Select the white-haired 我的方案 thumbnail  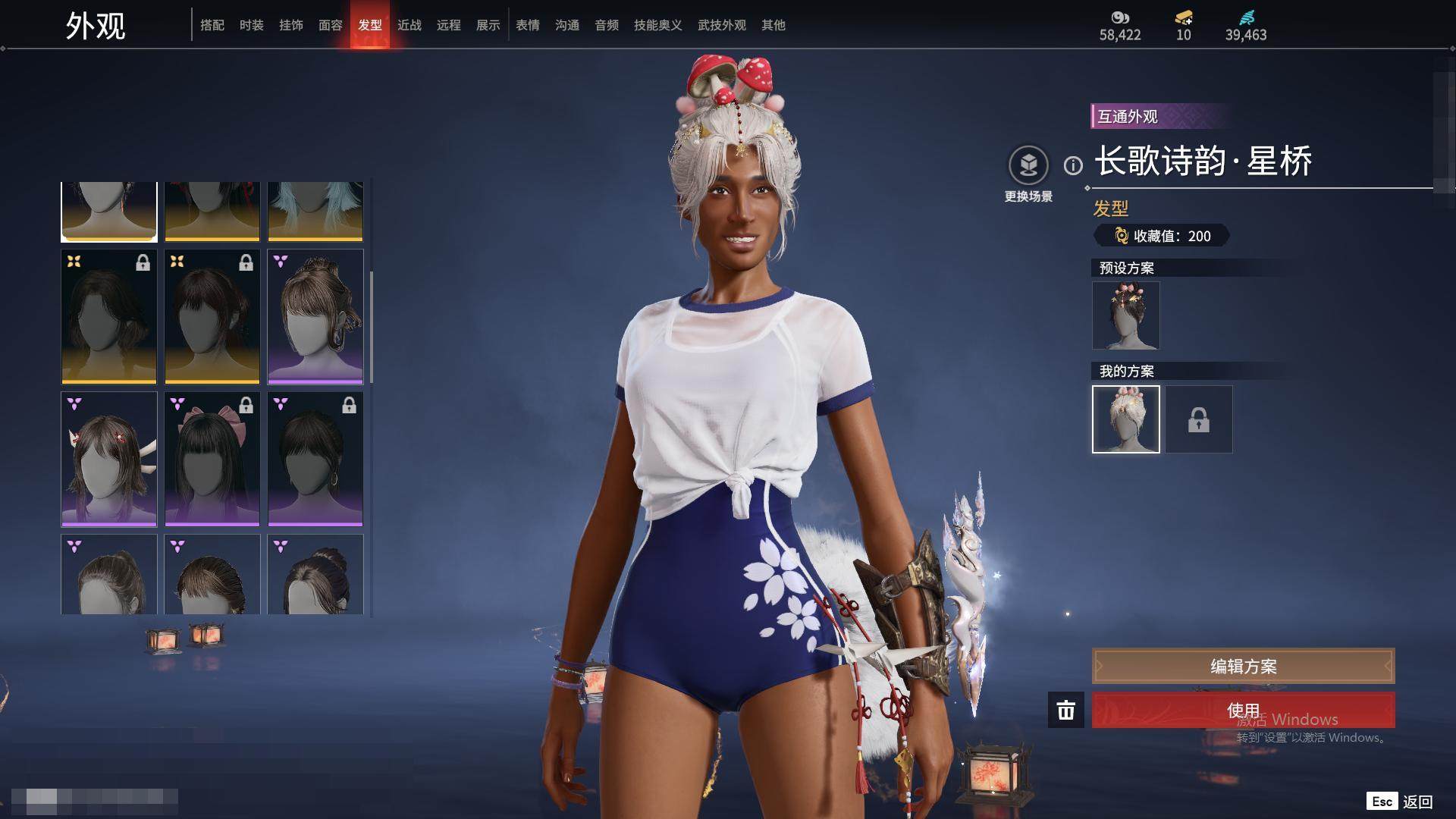click(x=1125, y=419)
